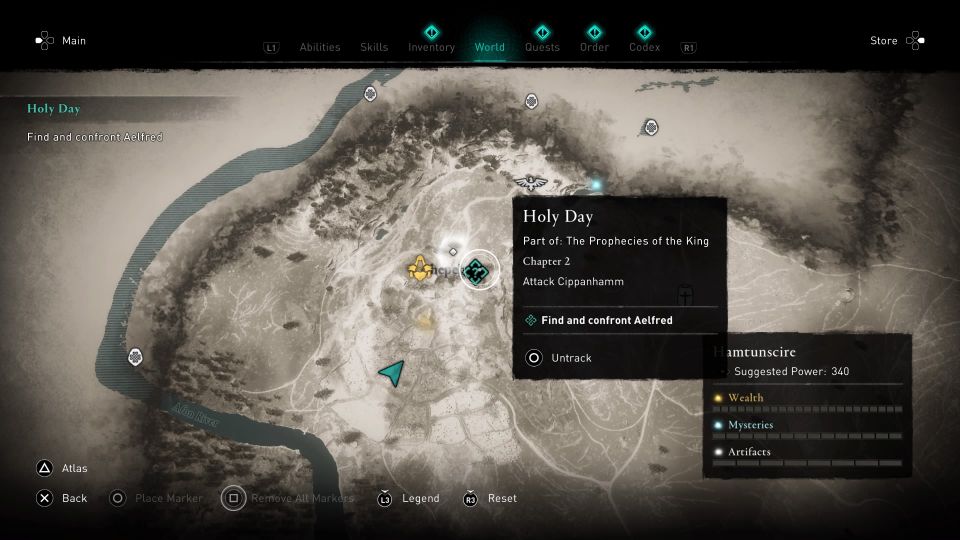Click the Holy Day tracked quest title
Image resolution: width=960 pixels, height=540 pixels.
click(54, 109)
